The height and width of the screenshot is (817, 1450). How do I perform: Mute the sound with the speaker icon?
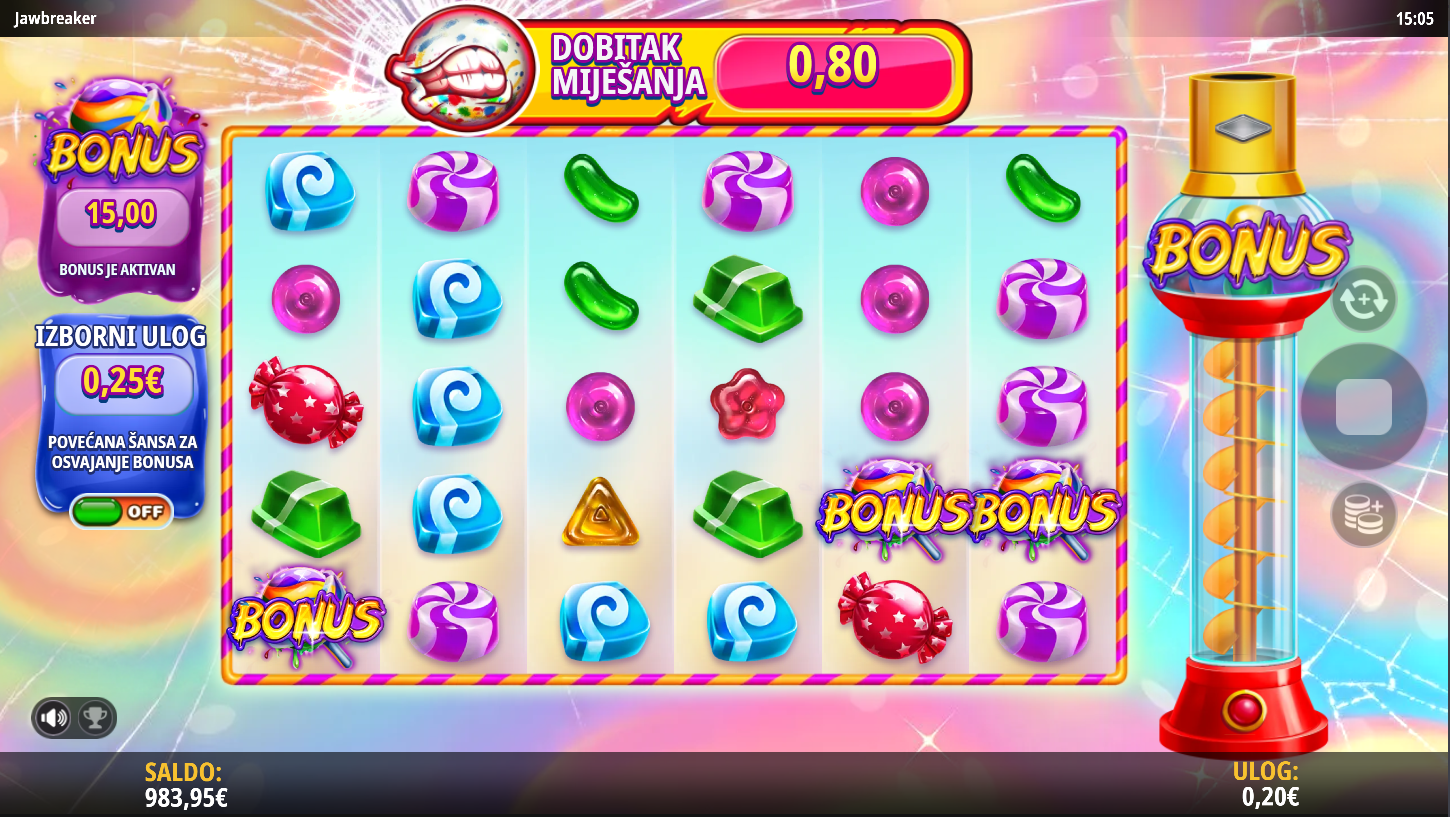(54, 717)
